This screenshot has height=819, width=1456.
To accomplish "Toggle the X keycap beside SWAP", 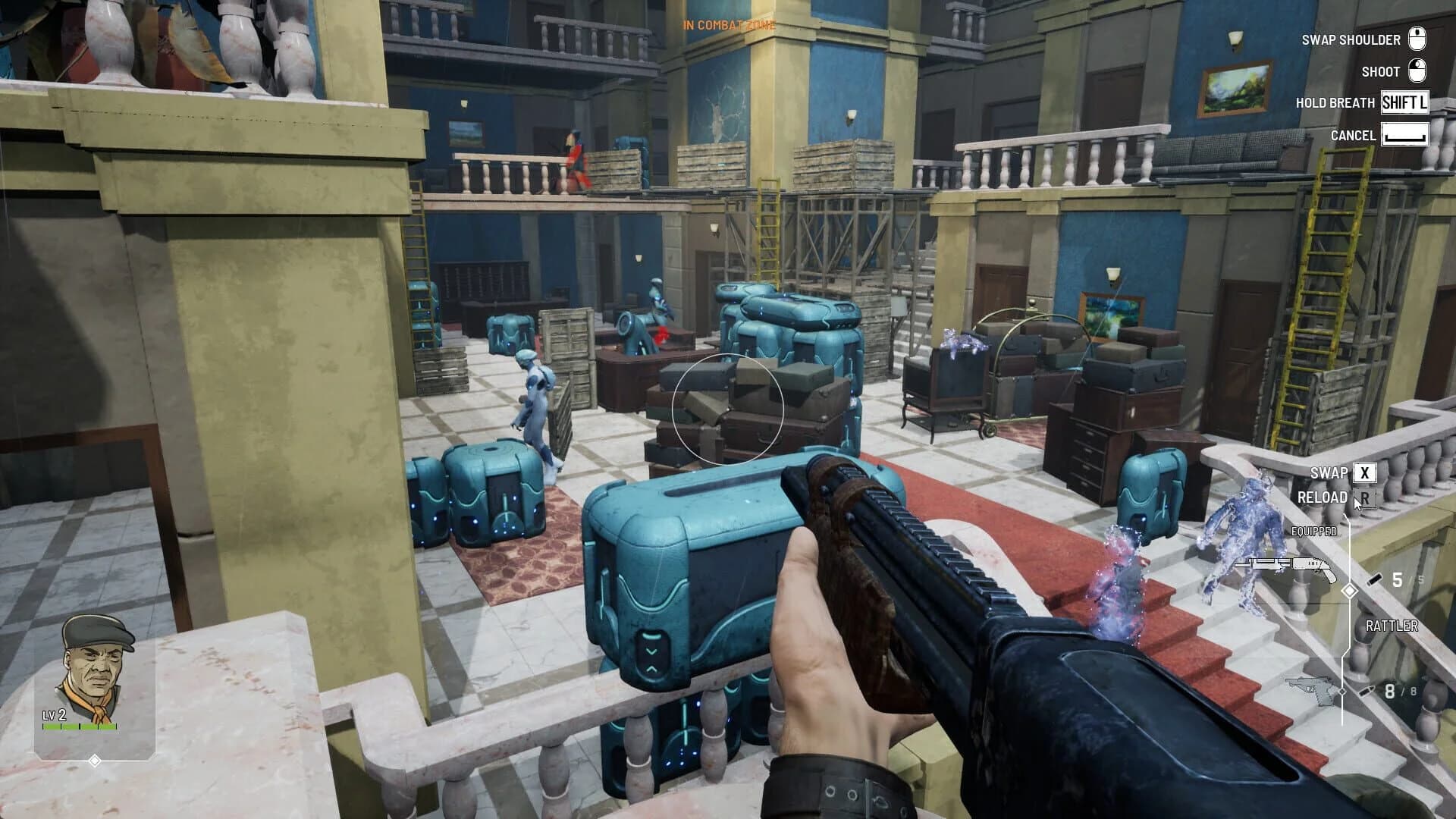I will pyautogui.click(x=1364, y=473).
